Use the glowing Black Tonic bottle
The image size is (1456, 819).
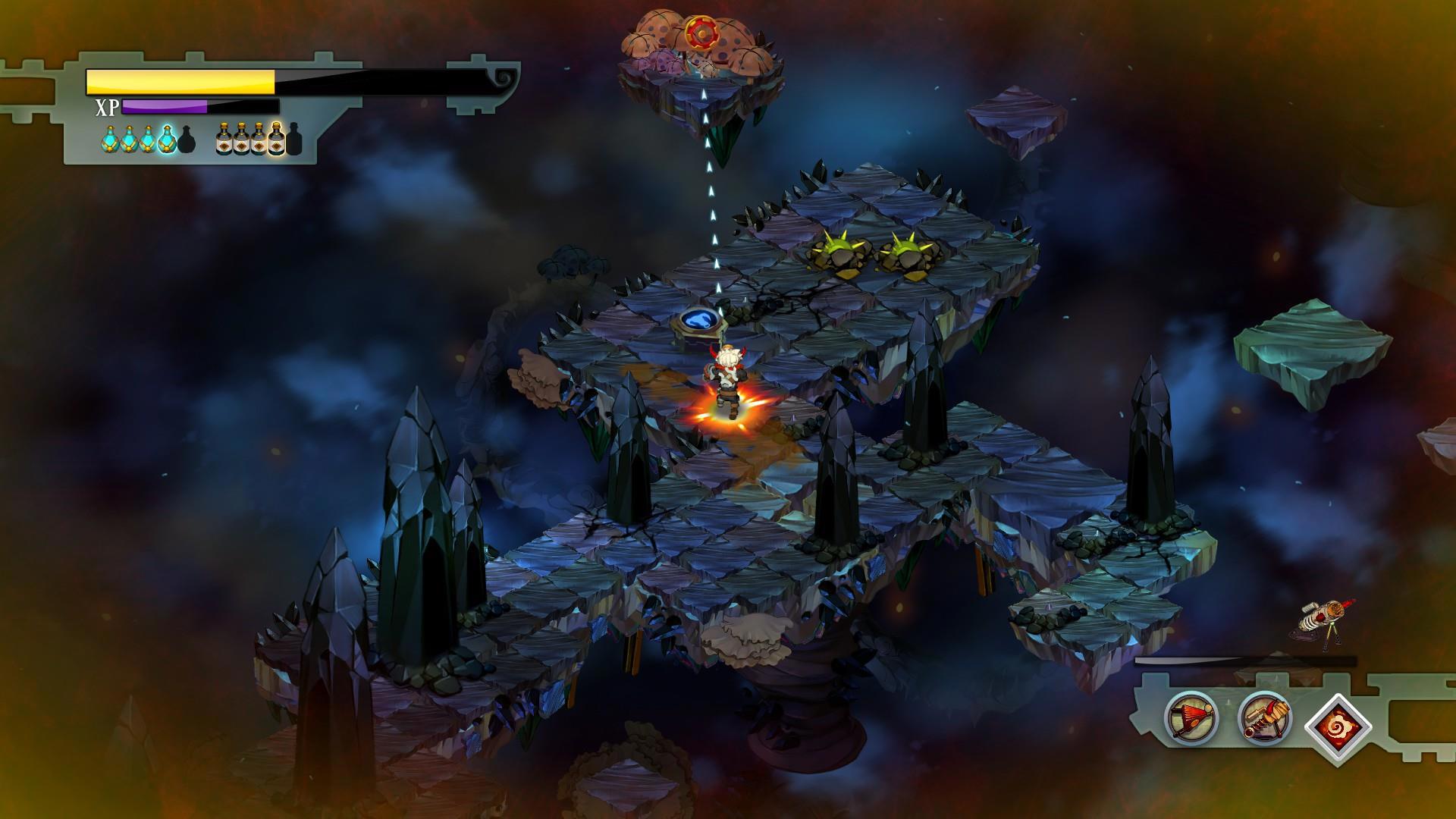(277, 140)
